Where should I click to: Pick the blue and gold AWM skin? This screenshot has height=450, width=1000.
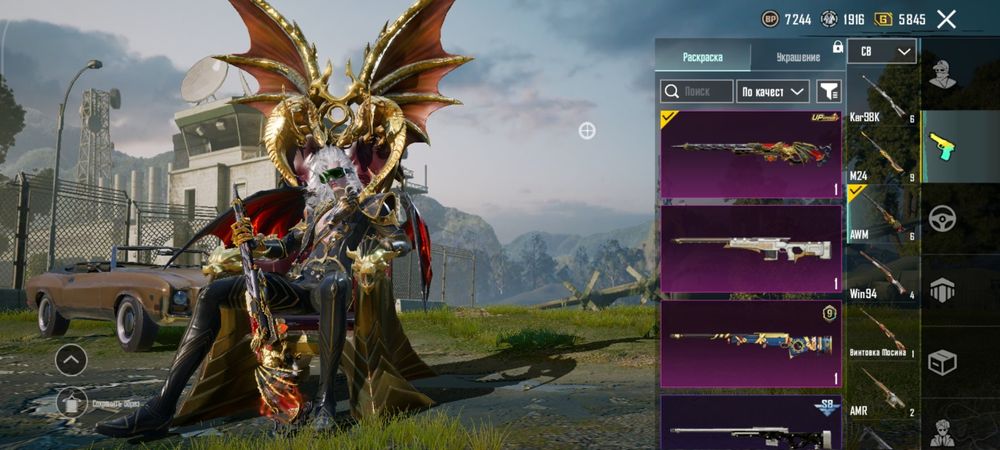pyautogui.click(x=751, y=344)
